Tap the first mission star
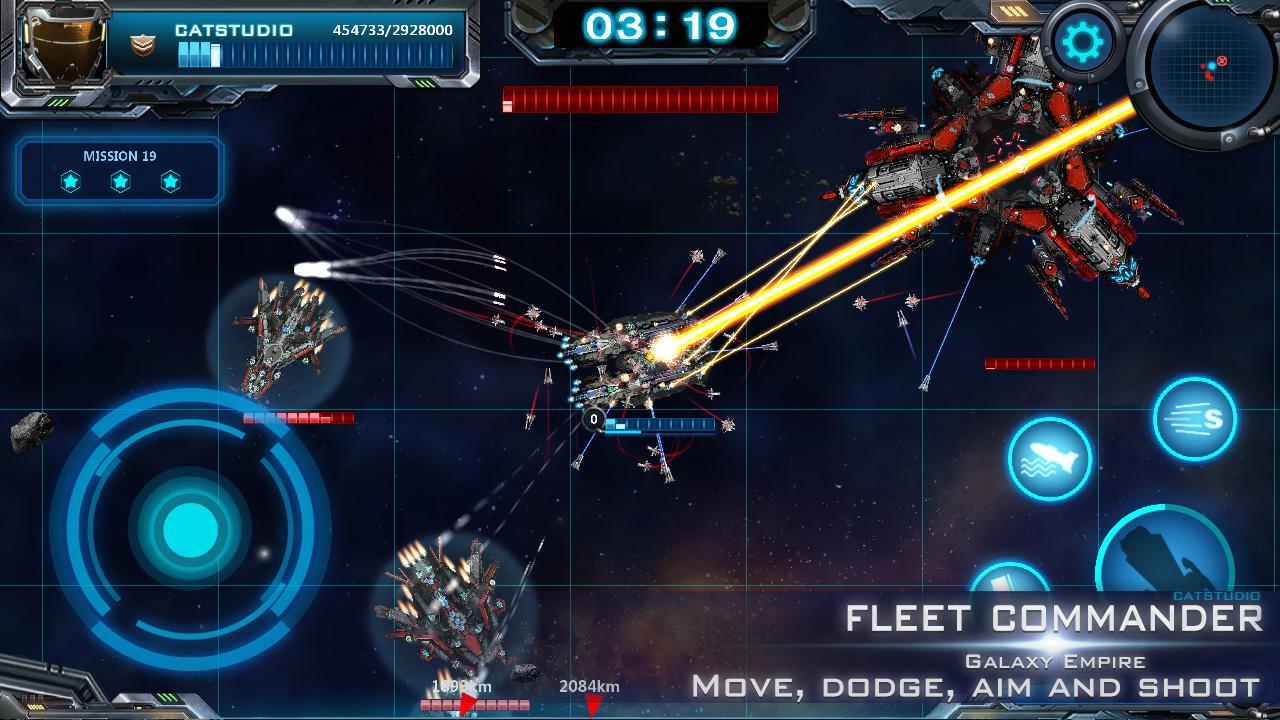The width and height of the screenshot is (1280, 720). [x=70, y=182]
